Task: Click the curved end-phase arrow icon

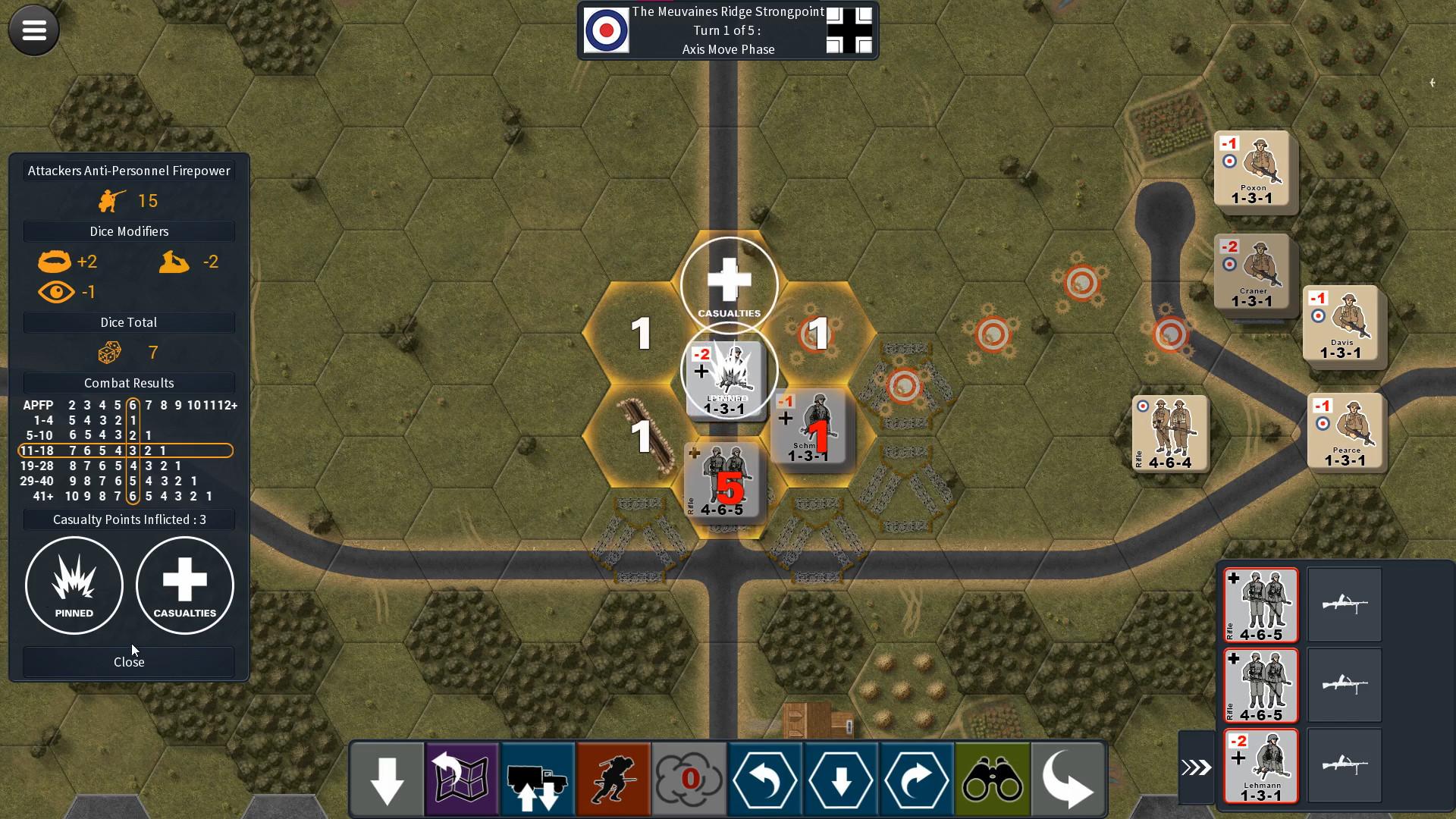Action: [1069, 779]
